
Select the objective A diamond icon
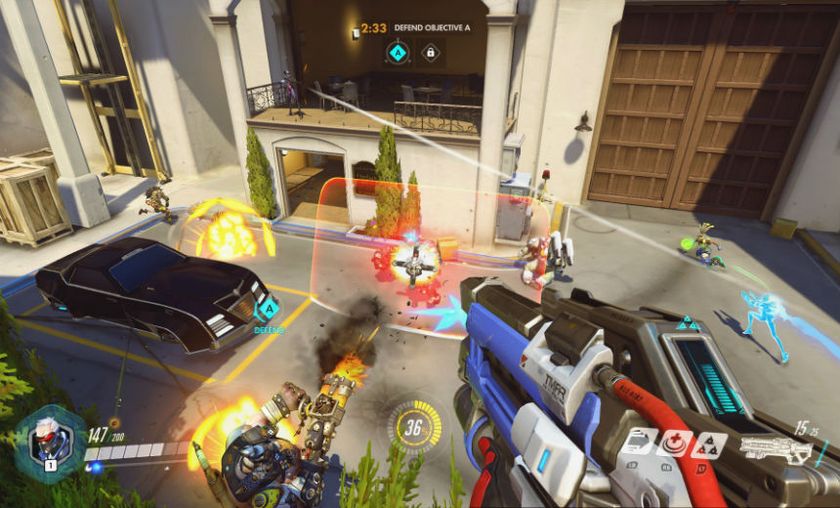click(399, 50)
